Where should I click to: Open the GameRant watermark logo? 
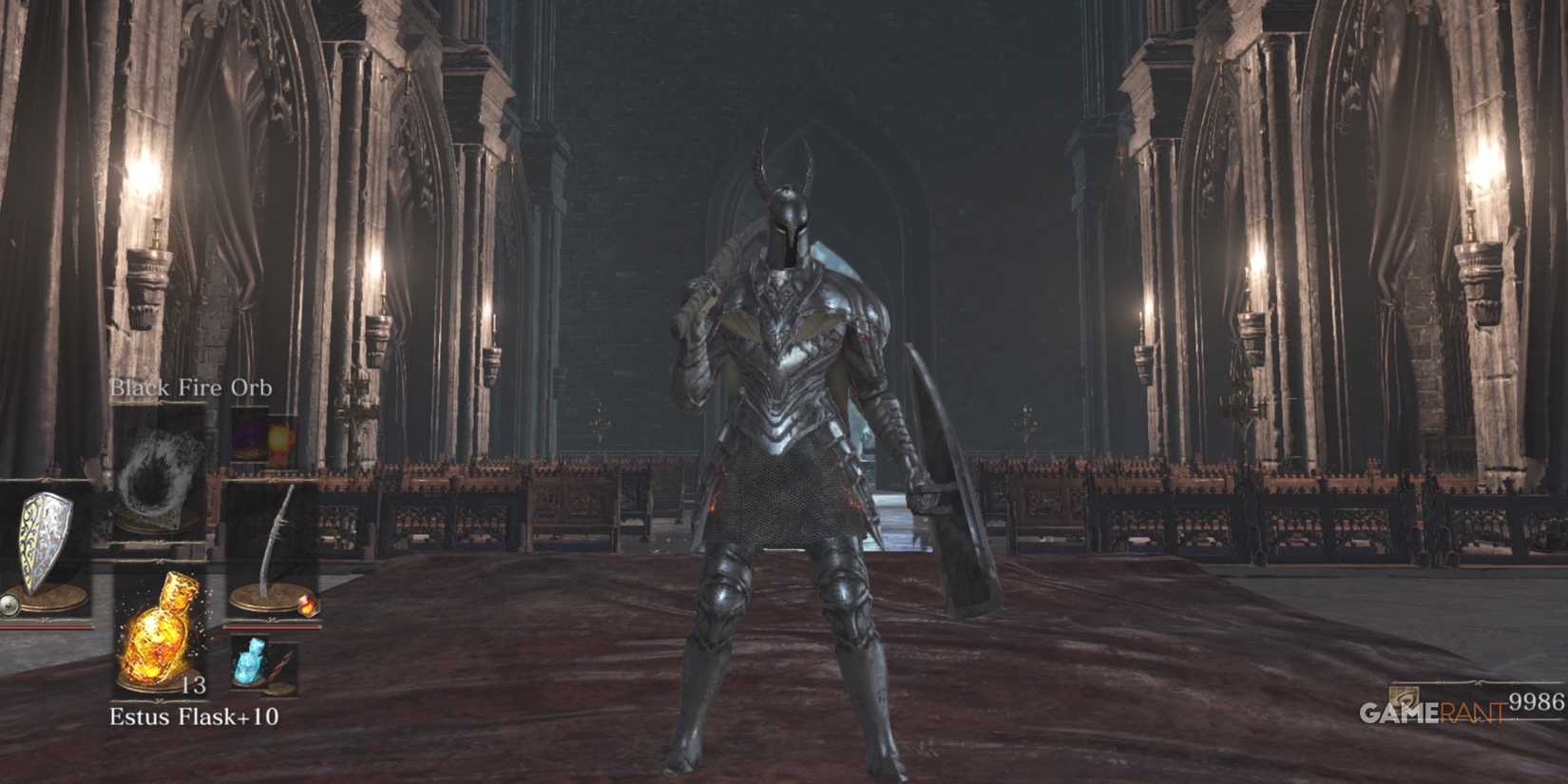click(x=1430, y=711)
